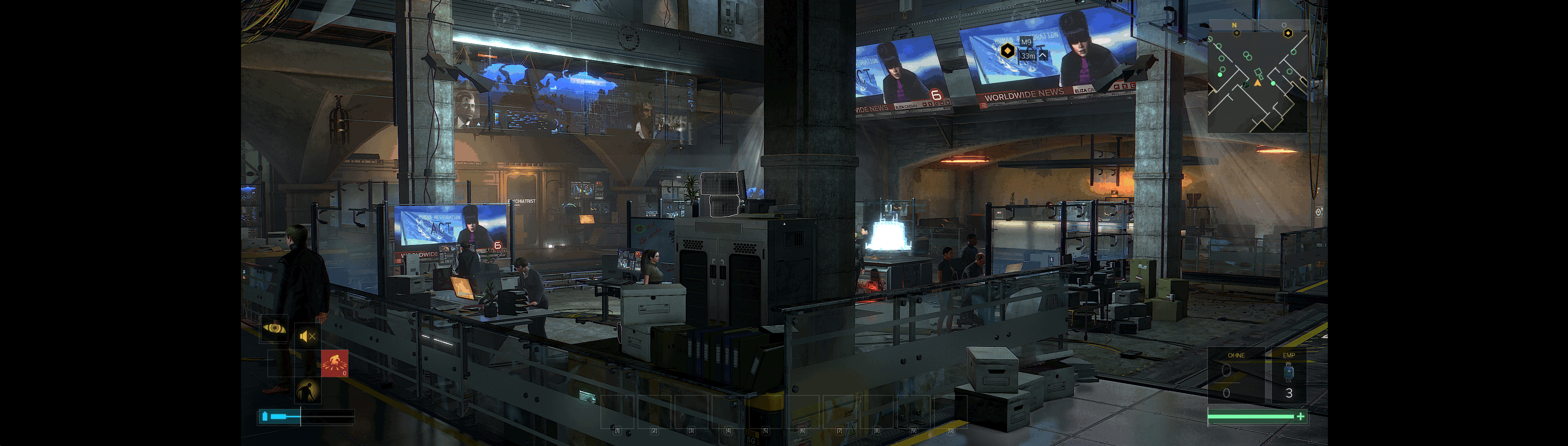The height and width of the screenshot is (446, 1568).
Task: Select the OHNE weapon slot
Action: tap(1235, 377)
